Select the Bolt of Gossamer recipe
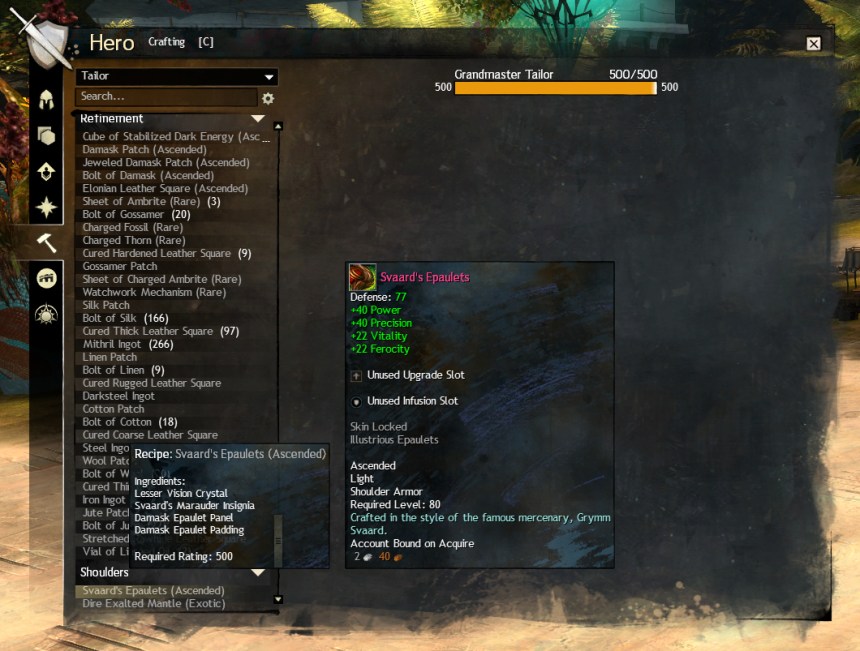The height and width of the screenshot is (651, 860). coord(136,215)
